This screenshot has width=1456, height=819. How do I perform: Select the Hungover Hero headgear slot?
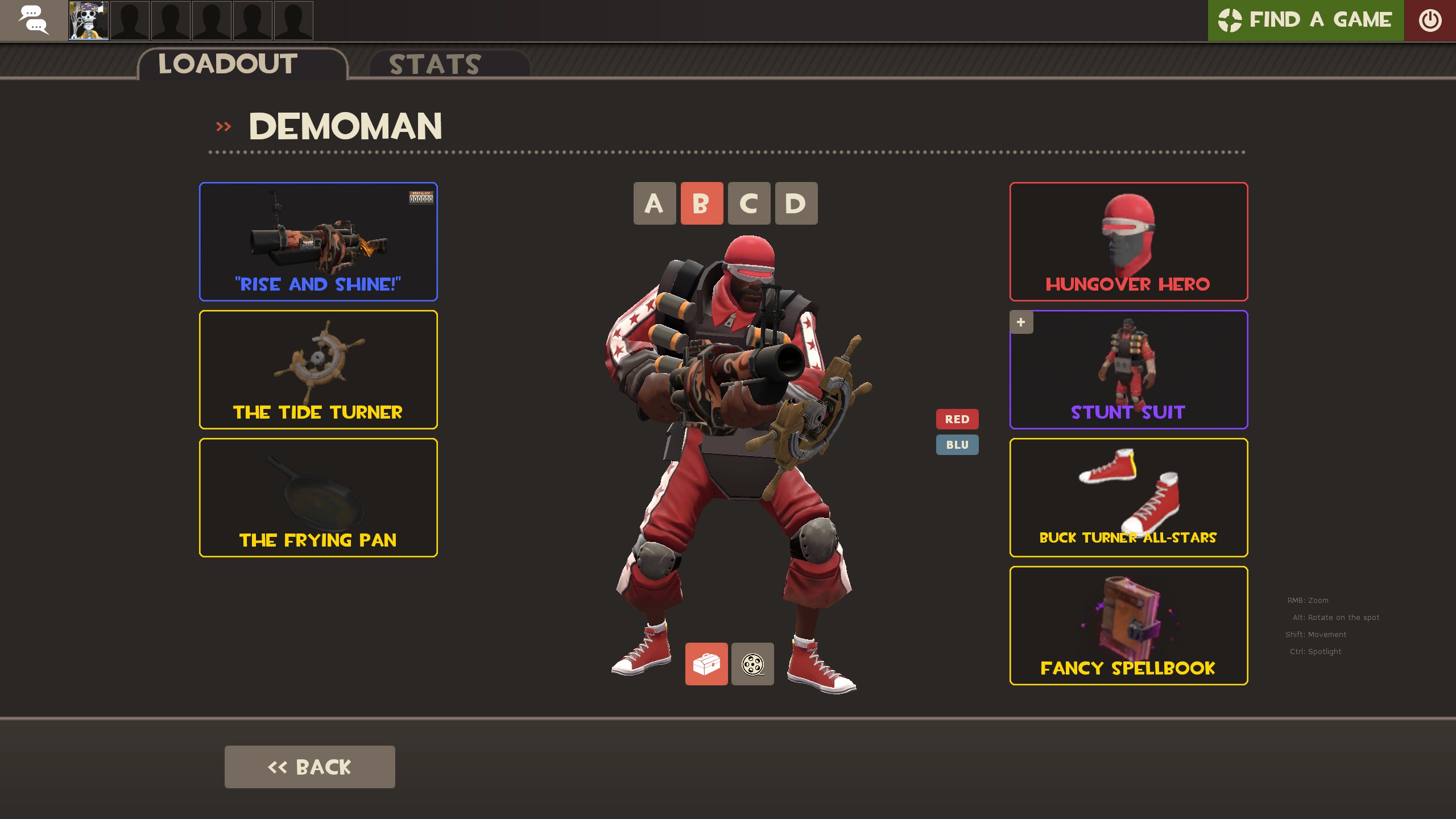coord(1128,242)
